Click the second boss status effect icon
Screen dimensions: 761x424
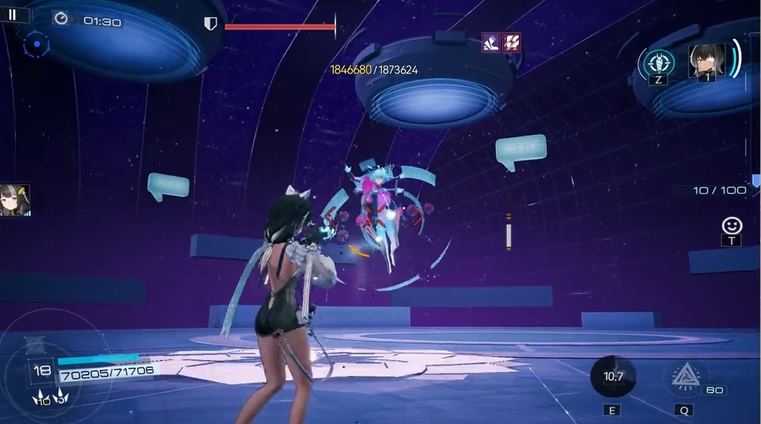point(511,42)
